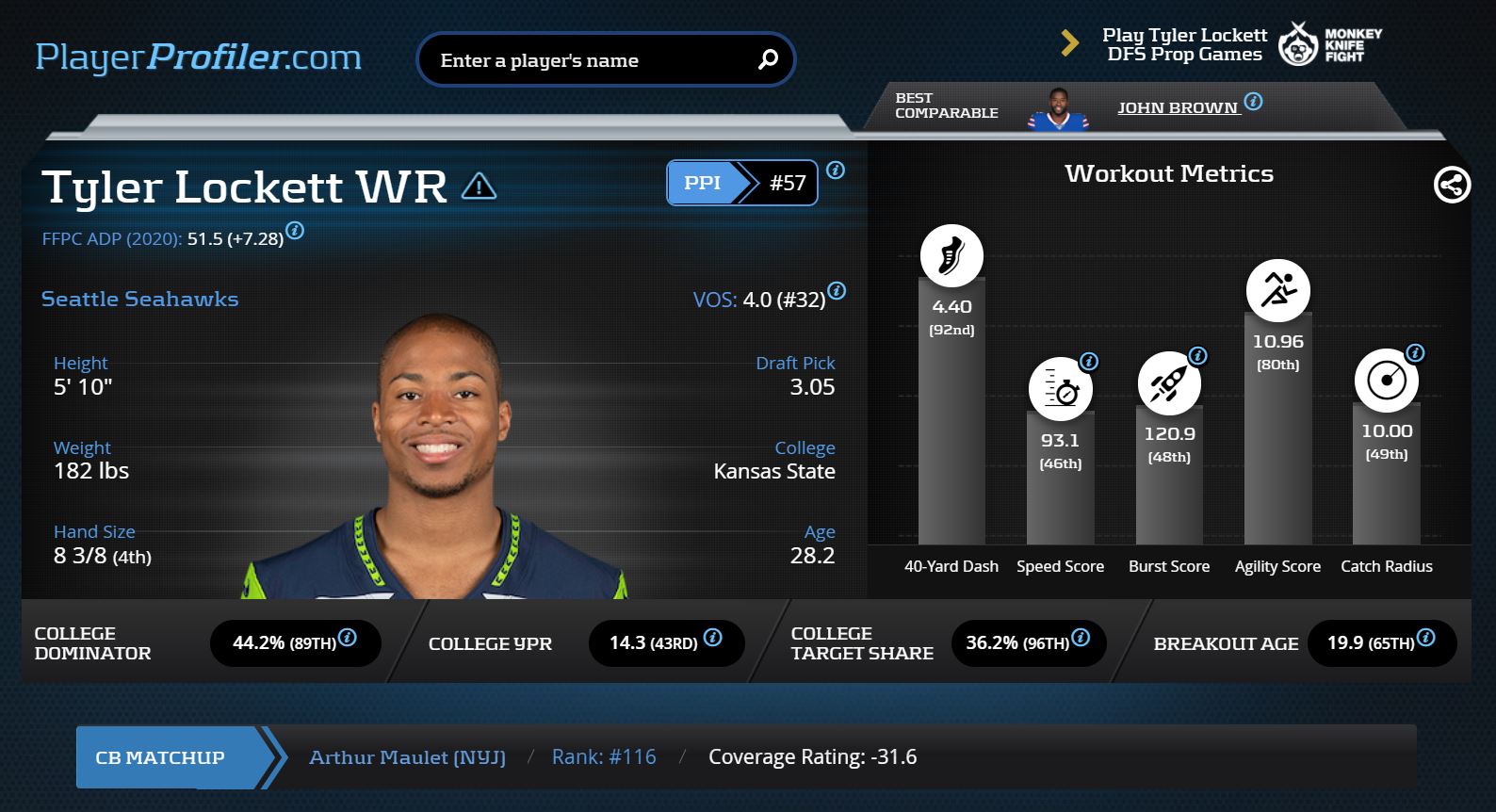Viewport: 1496px width, 812px height.
Task: Show info for the Speed Score metric
Action: [1089, 361]
